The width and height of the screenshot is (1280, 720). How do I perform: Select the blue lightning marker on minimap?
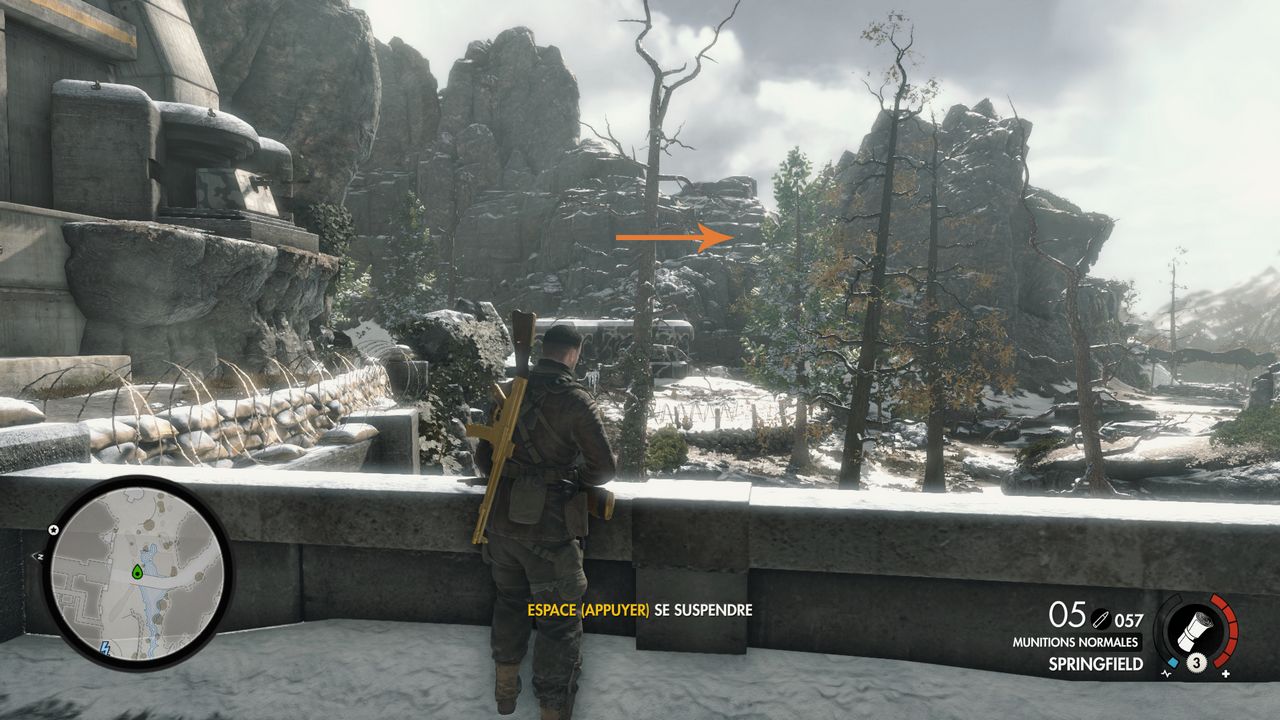[x=106, y=648]
